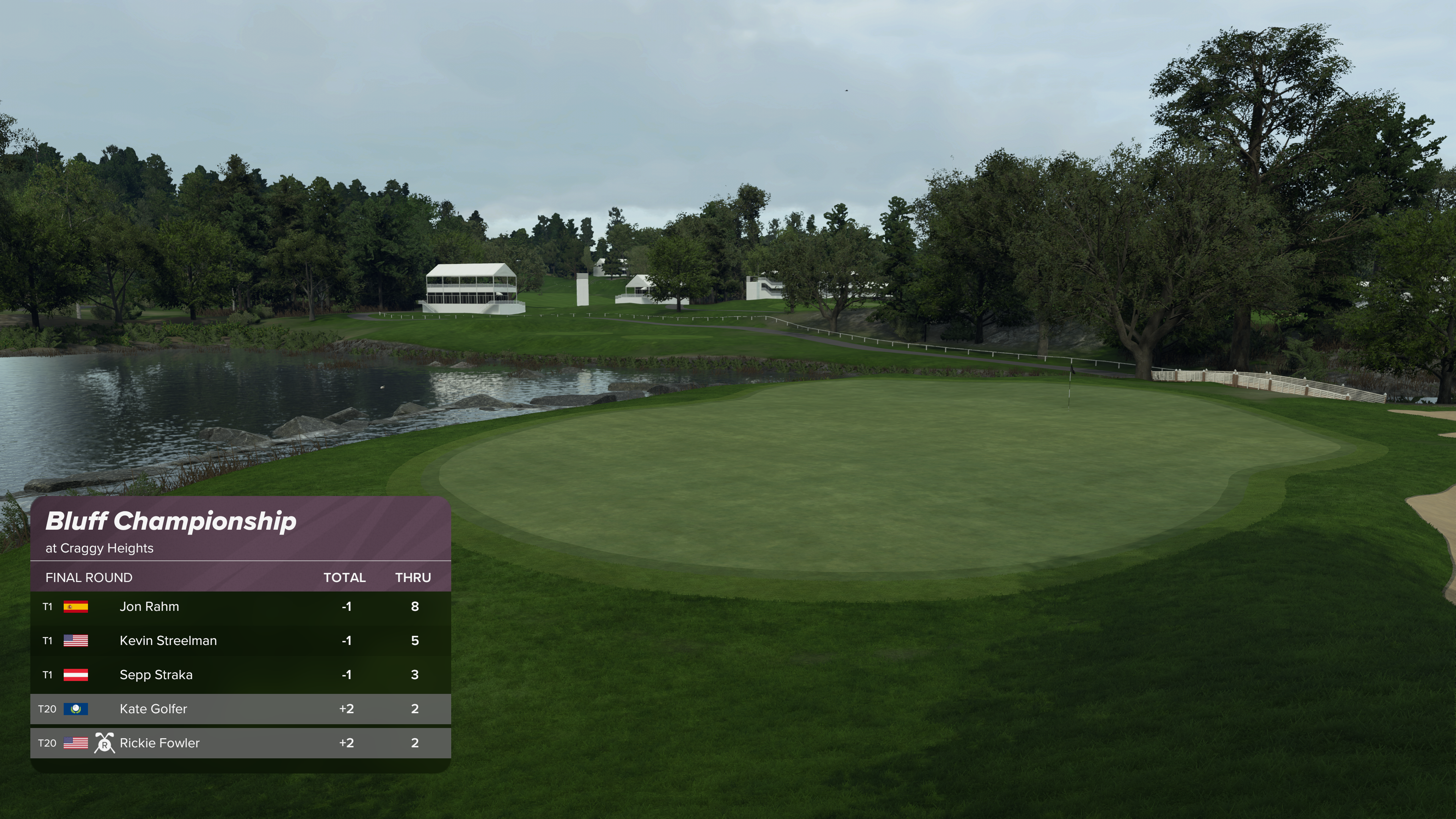Click Sepp Straka in the leaderboard
This screenshot has height=819, width=1456.
pos(156,674)
